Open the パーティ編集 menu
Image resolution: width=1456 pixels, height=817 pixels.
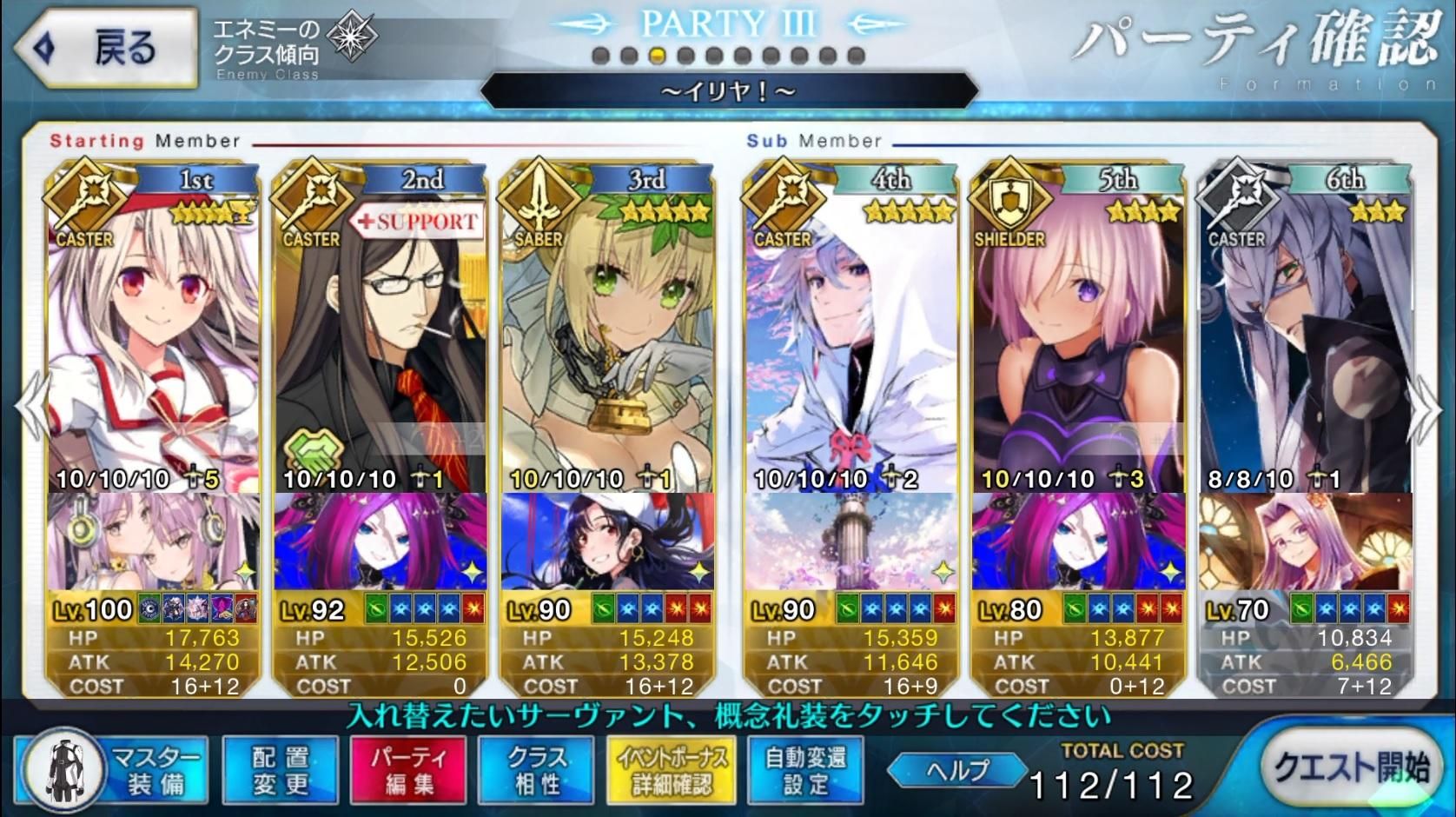point(408,769)
